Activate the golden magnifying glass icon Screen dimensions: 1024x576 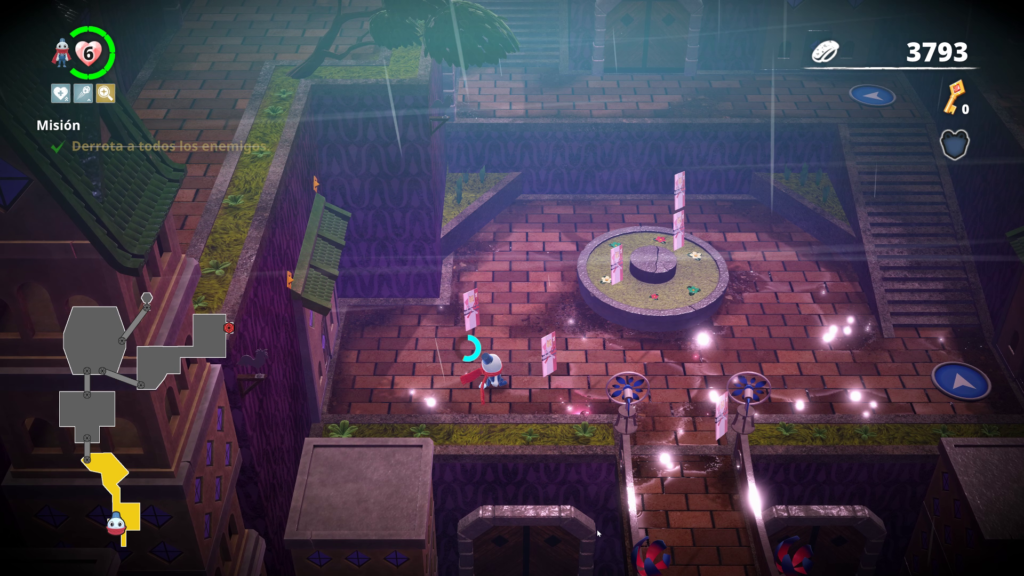[105, 93]
